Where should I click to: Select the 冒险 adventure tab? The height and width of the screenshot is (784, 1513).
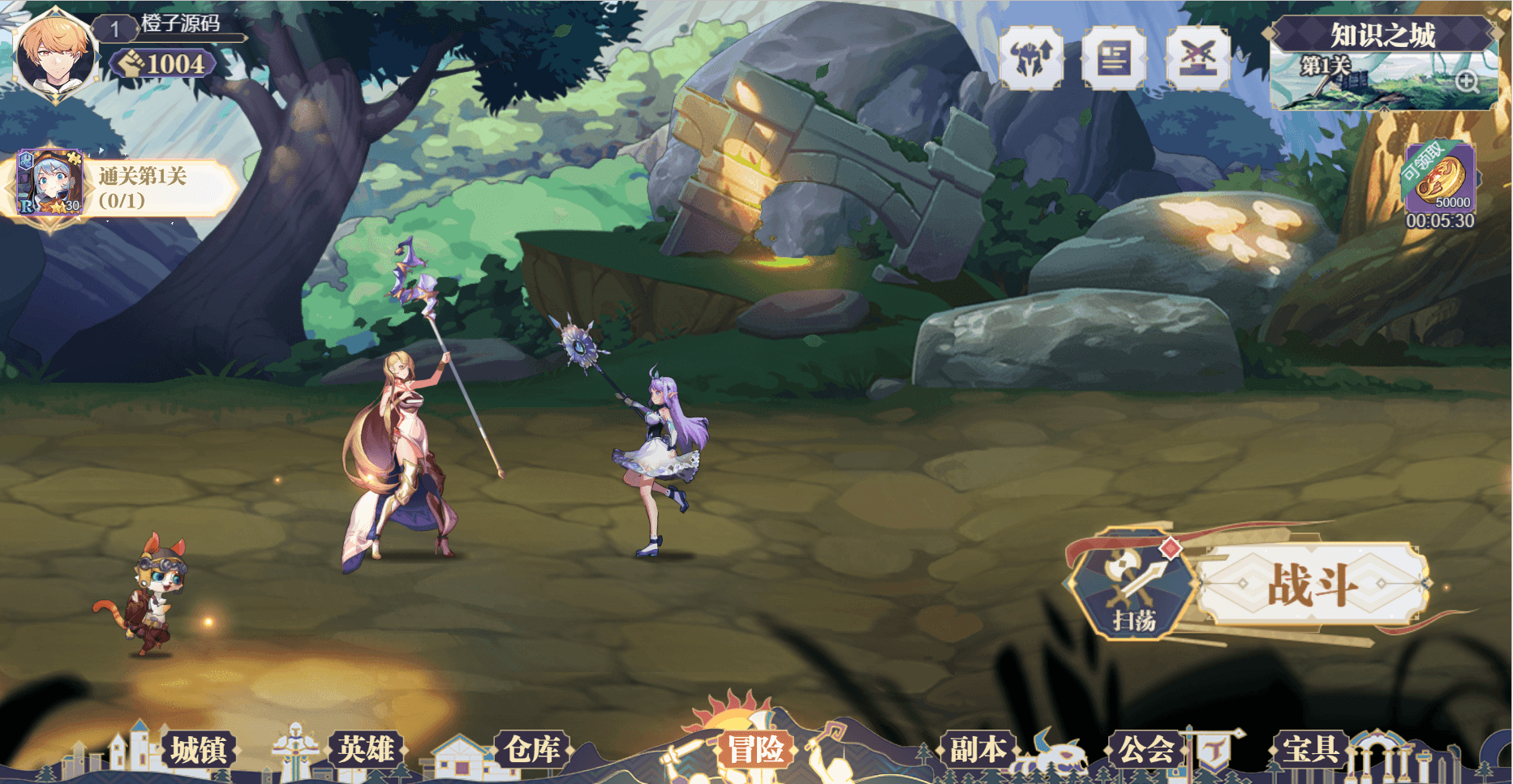[x=755, y=750]
